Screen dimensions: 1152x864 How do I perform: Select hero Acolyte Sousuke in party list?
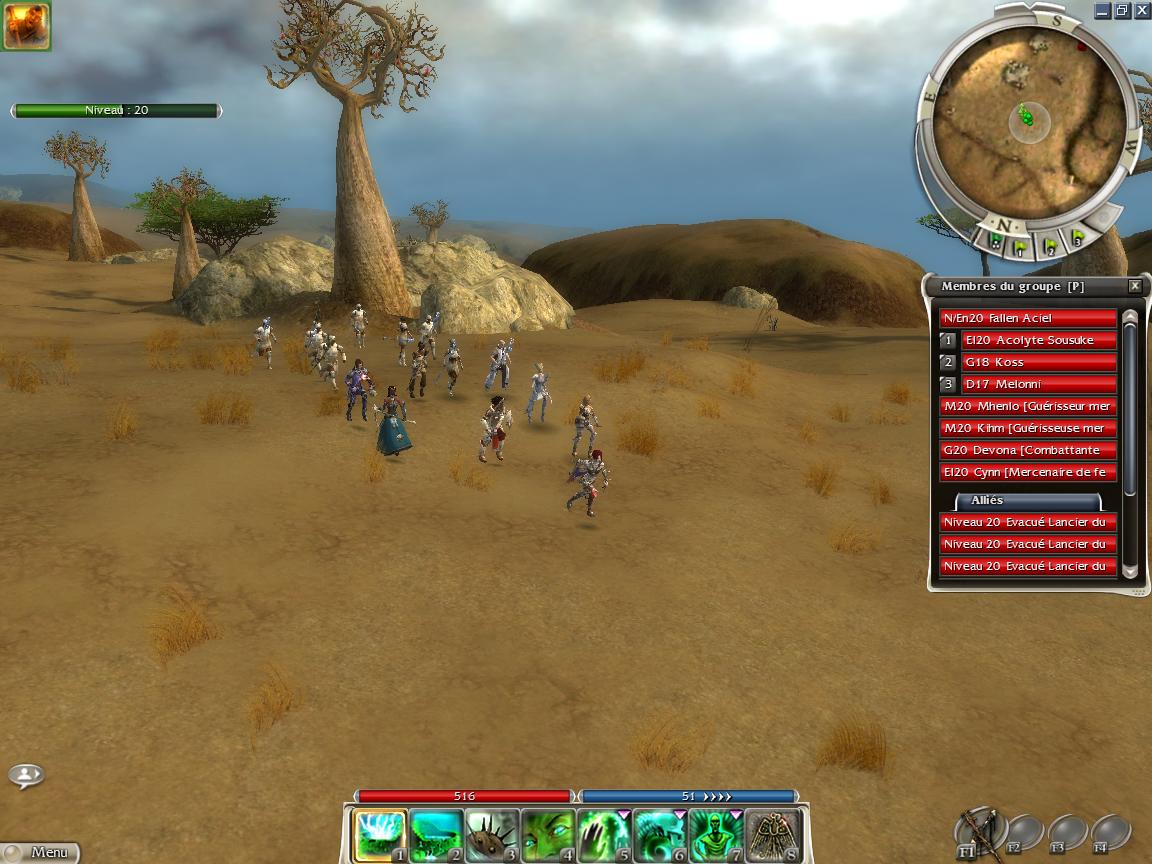tap(1039, 340)
